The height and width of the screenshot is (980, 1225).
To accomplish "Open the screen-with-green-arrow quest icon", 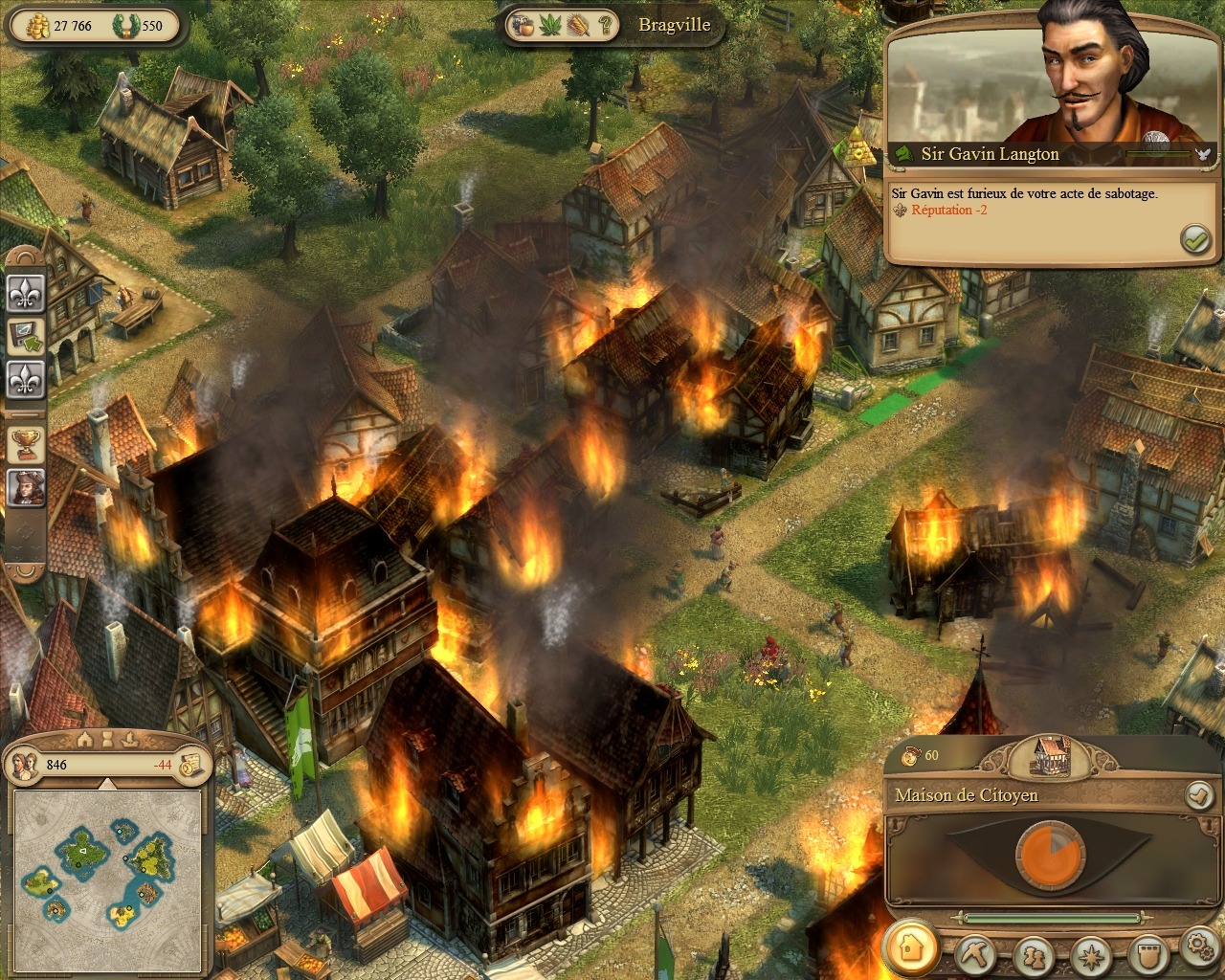I will pyautogui.click(x=26, y=337).
